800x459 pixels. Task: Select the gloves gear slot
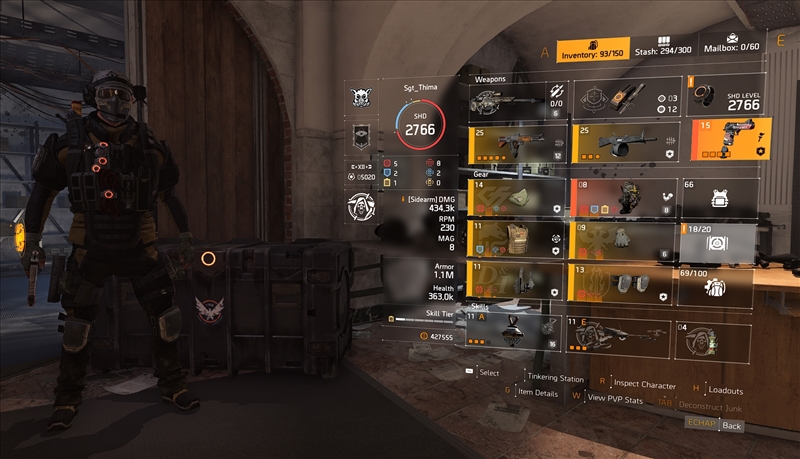622,241
